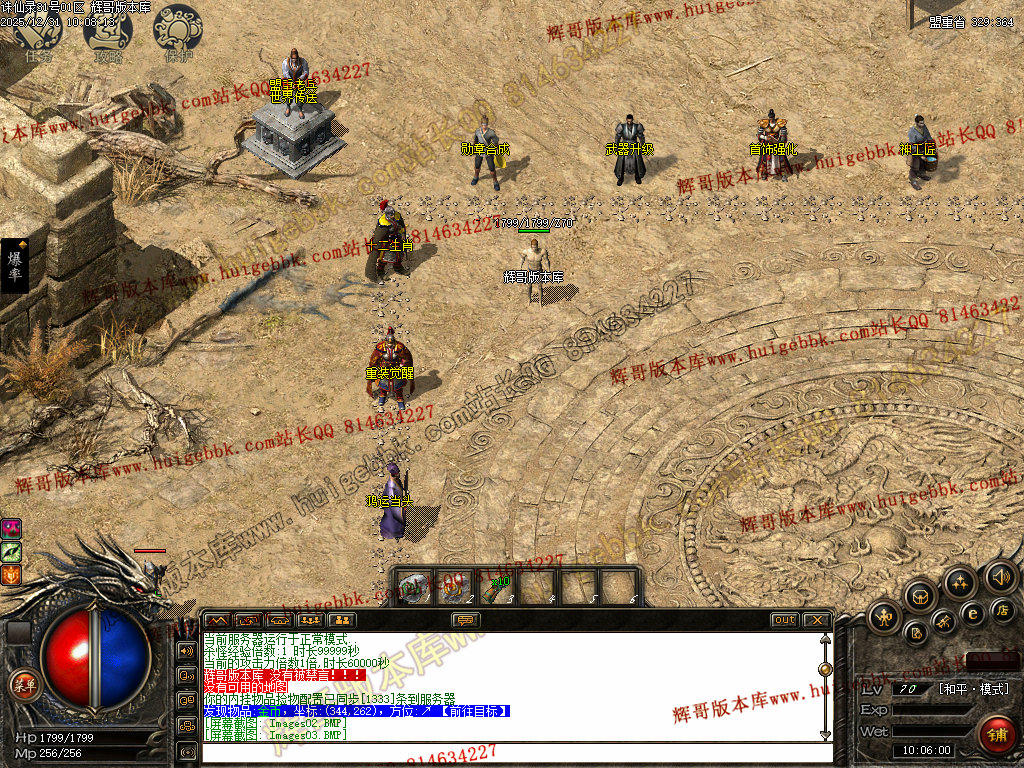Open the treasure chest bag icon
The width and height of the screenshot is (1024, 768).
click(921, 597)
